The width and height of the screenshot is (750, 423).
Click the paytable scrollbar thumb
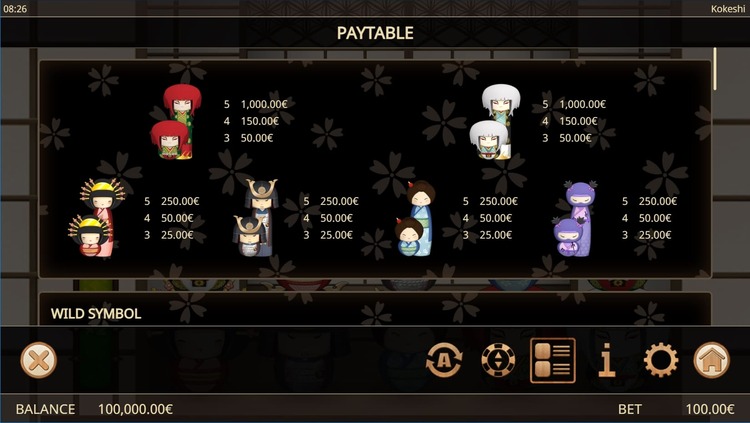tap(714, 70)
